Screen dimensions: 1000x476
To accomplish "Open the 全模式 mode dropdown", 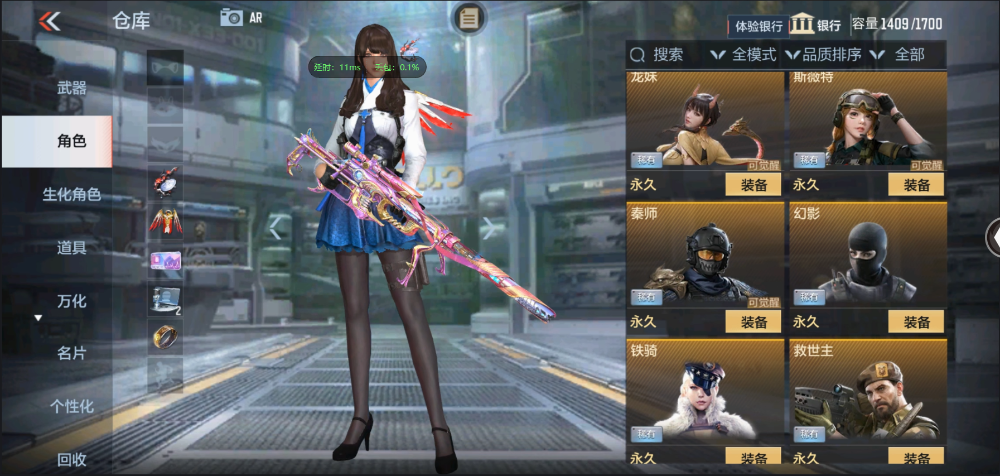I will [745, 55].
